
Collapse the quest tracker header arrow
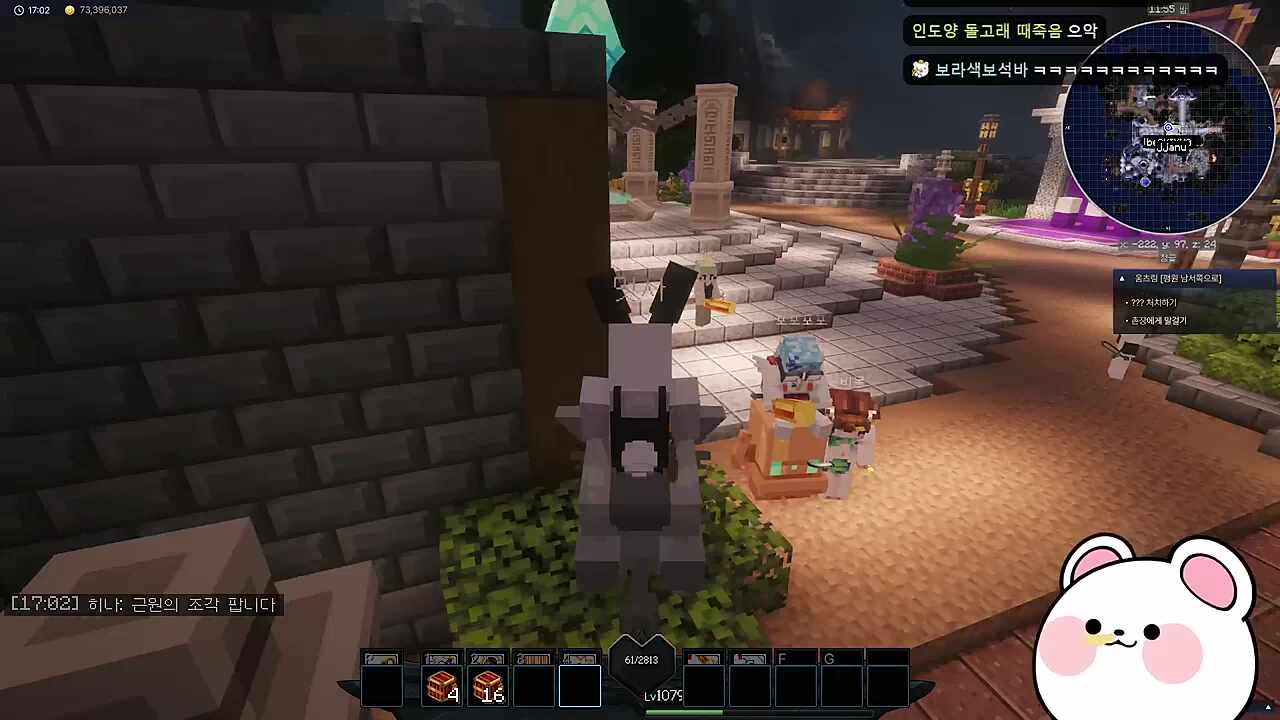pos(1122,279)
